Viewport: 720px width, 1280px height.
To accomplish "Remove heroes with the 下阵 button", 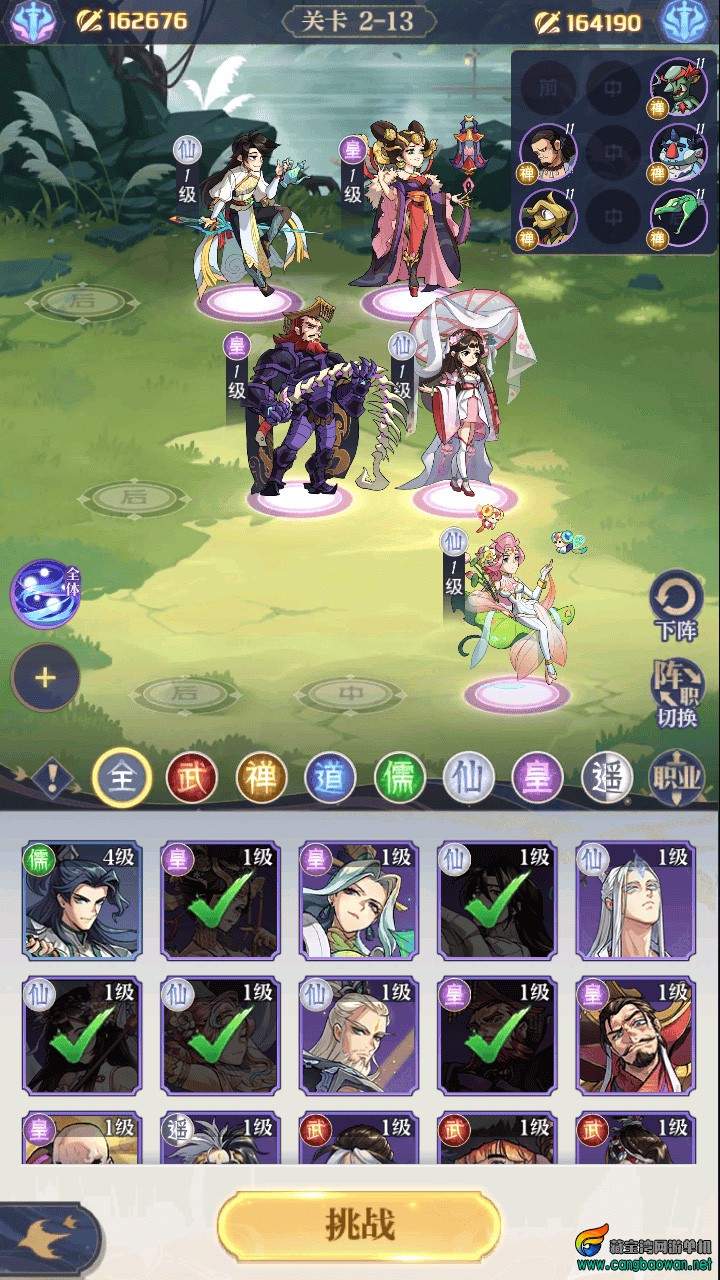I will (x=677, y=606).
